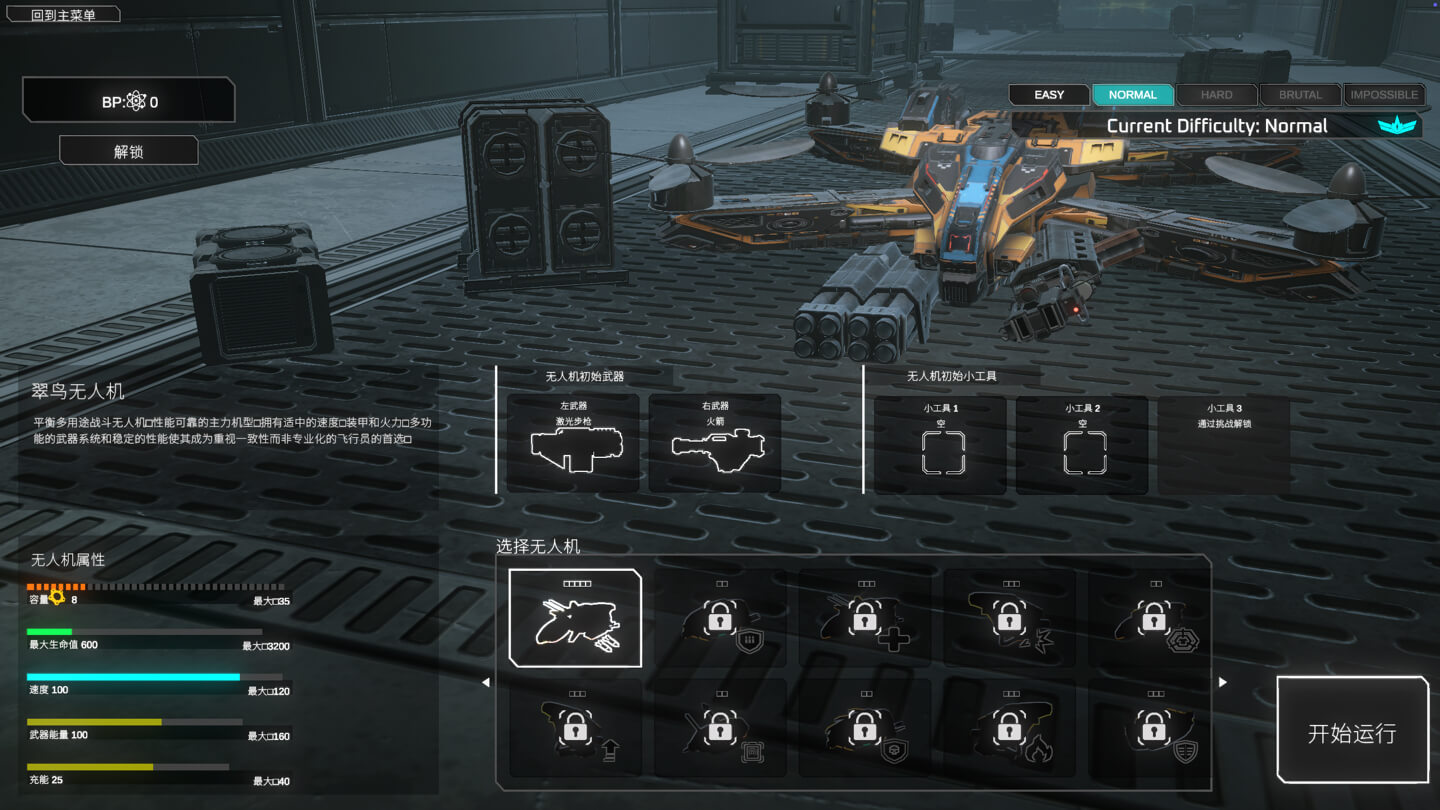Choose HARD difficulty

(x=1216, y=95)
